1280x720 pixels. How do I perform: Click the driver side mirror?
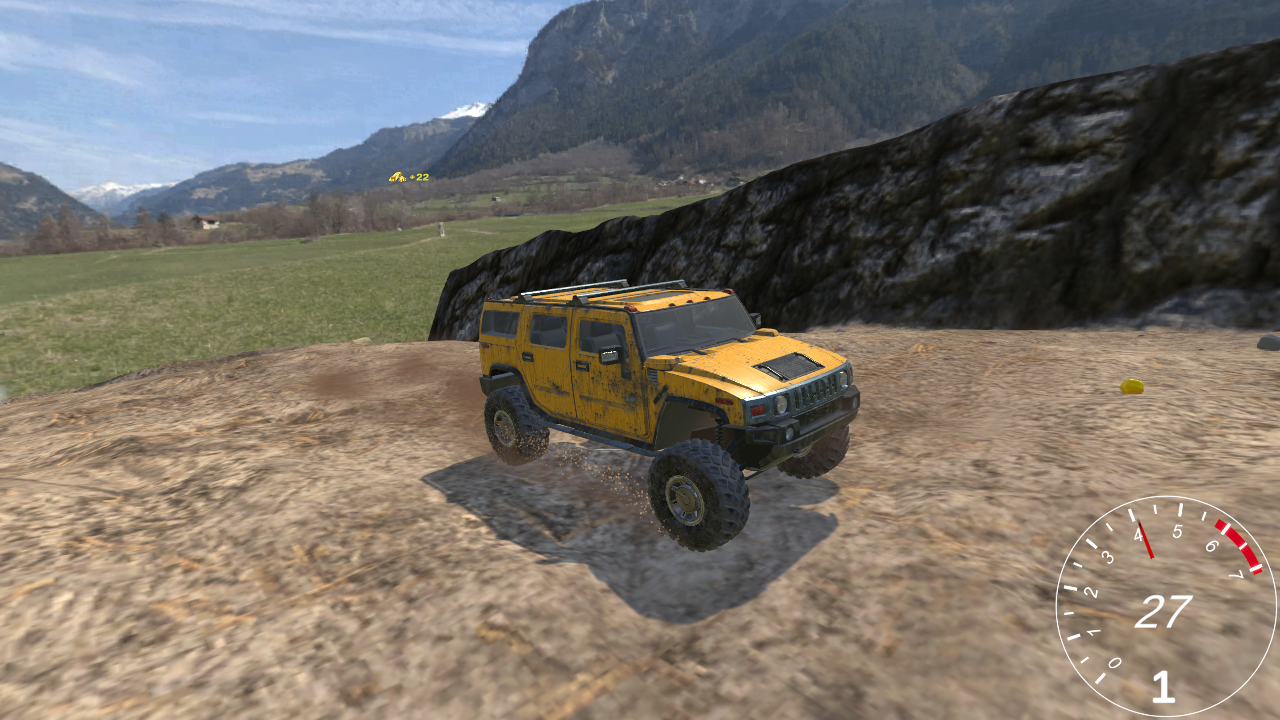pyautogui.click(x=610, y=355)
